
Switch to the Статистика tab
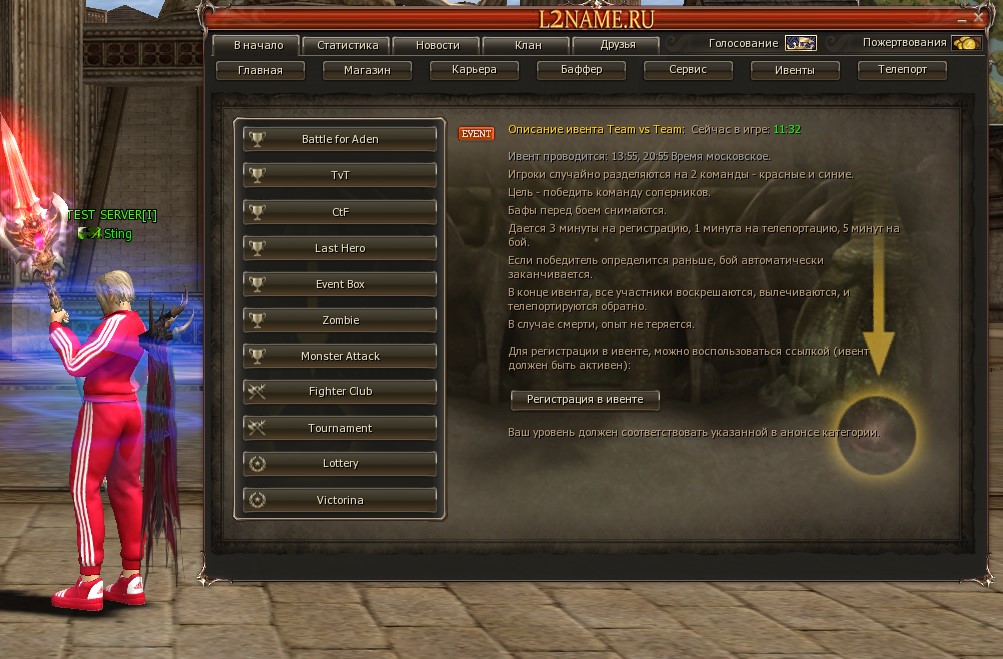pyautogui.click(x=347, y=45)
